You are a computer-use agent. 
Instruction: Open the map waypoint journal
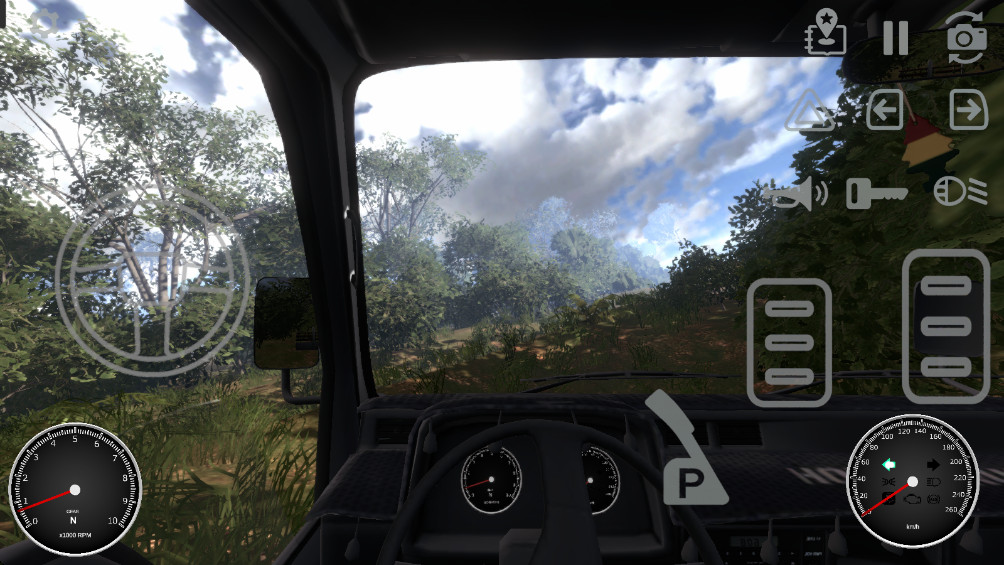[x=826, y=33]
